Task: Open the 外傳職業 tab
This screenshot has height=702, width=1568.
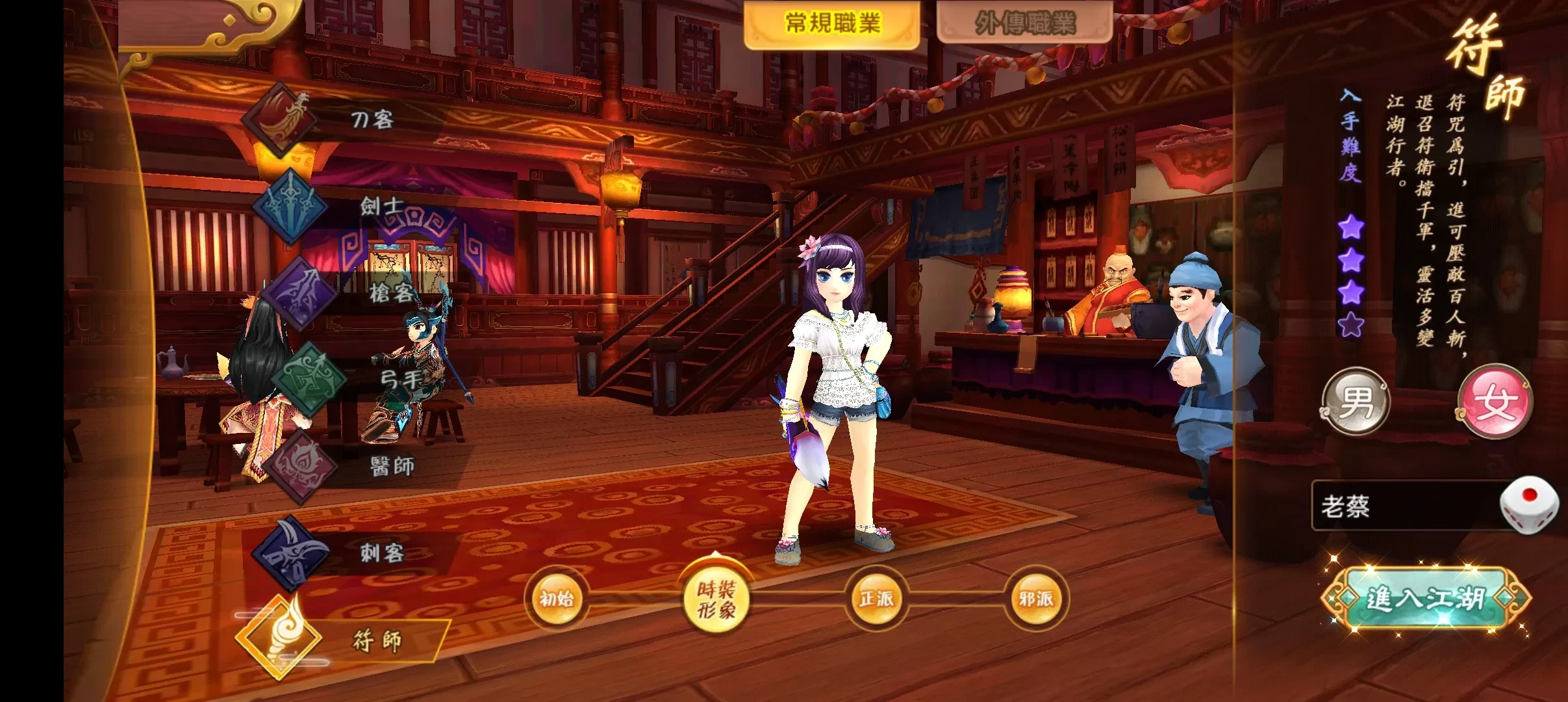Action: tap(1024, 24)
